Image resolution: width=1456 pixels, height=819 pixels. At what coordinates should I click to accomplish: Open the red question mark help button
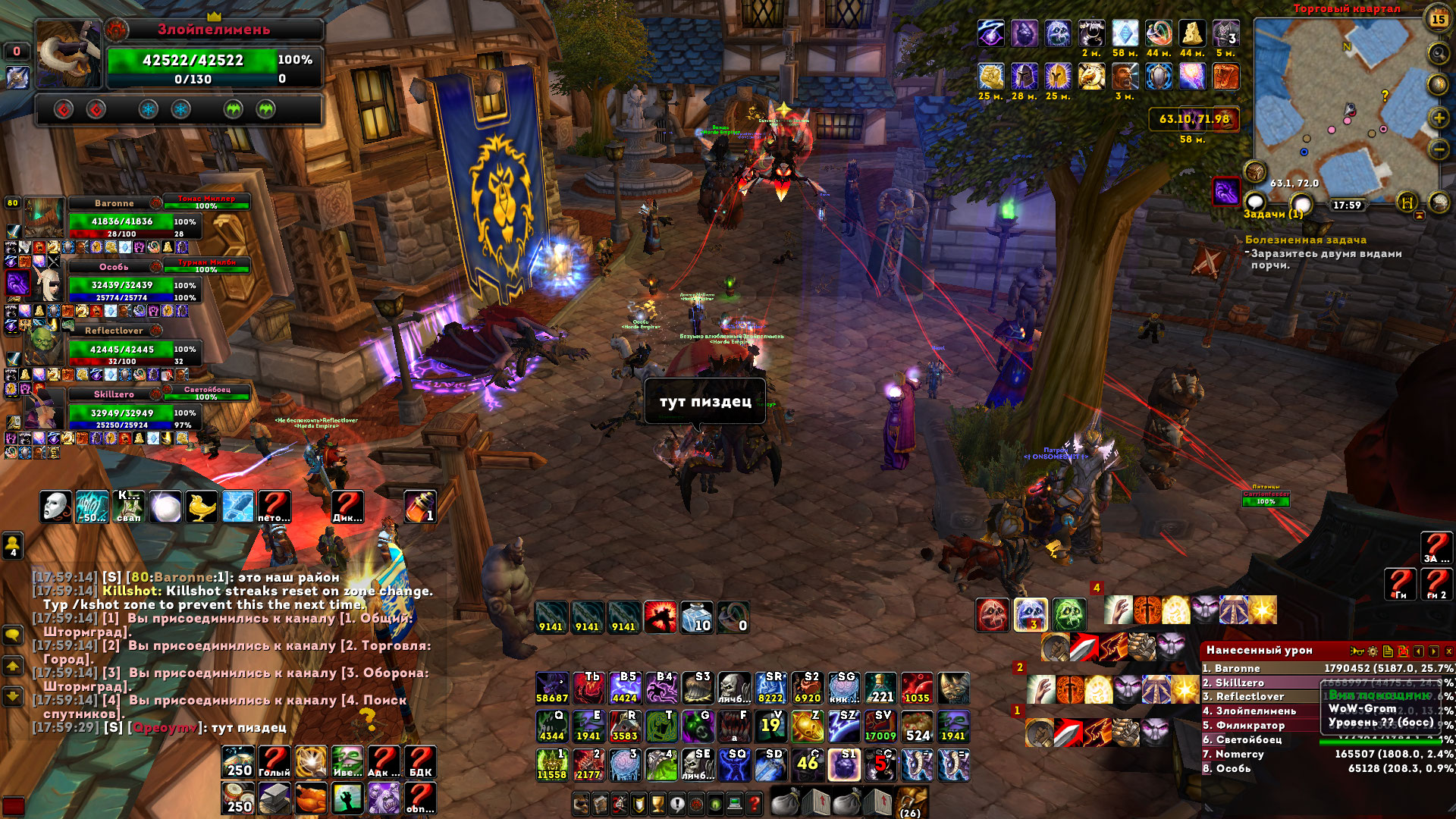[754, 803]
